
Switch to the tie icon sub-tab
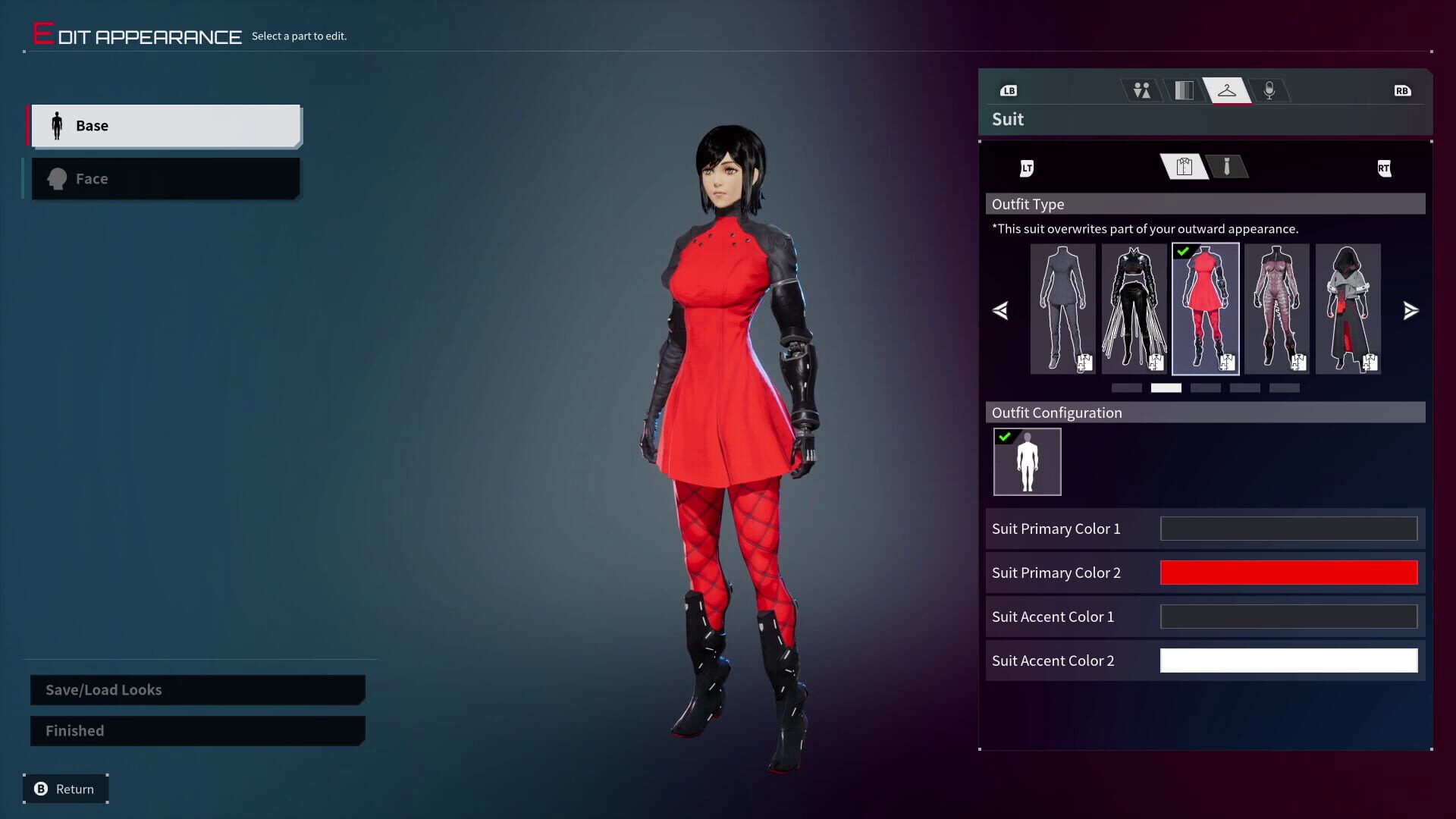click(x=1228, y=168)
